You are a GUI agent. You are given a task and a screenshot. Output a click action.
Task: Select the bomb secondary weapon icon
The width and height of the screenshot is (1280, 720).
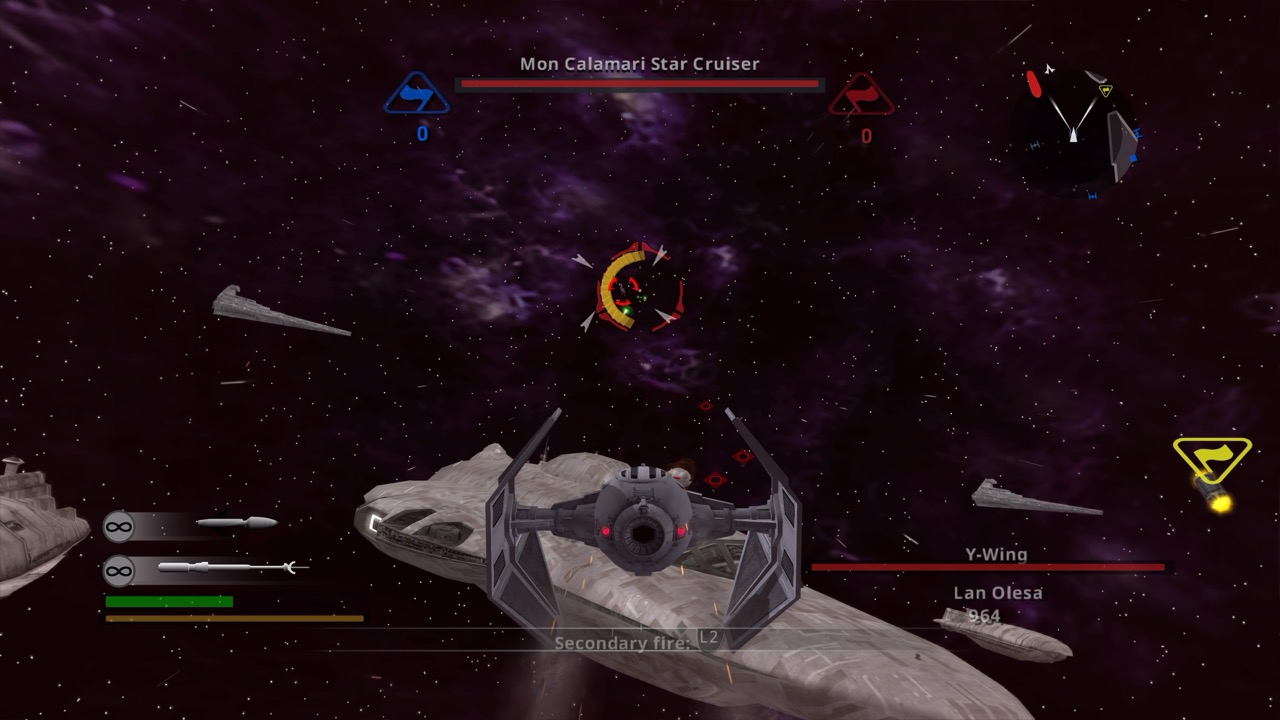[236, 523]
